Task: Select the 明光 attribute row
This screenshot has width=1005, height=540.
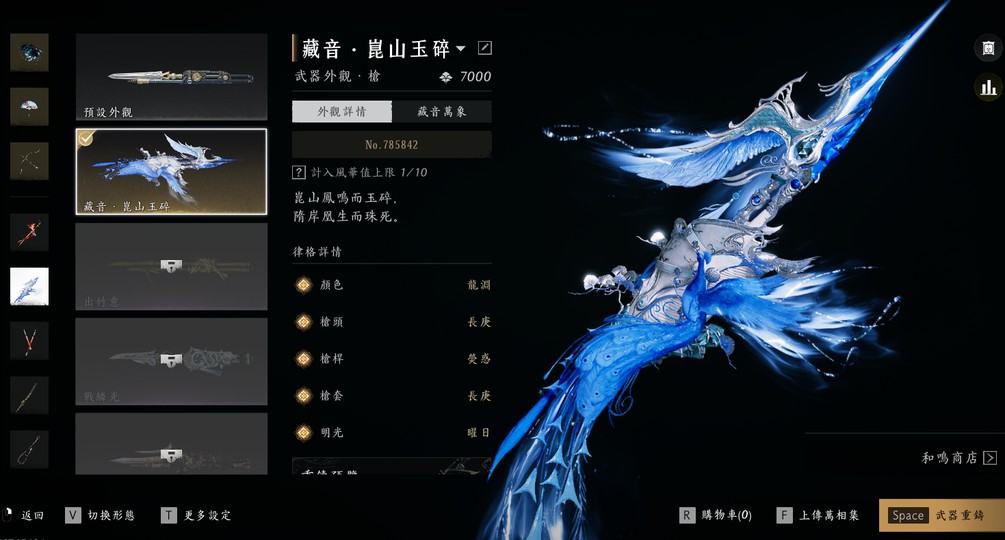Action: point(391,433)
